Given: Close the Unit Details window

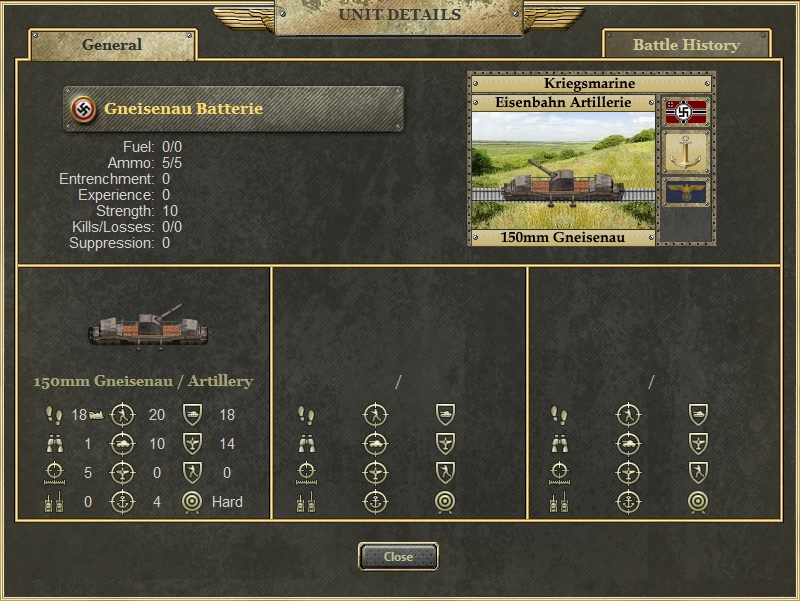Looking at the screenshot, I should (398, 557).
